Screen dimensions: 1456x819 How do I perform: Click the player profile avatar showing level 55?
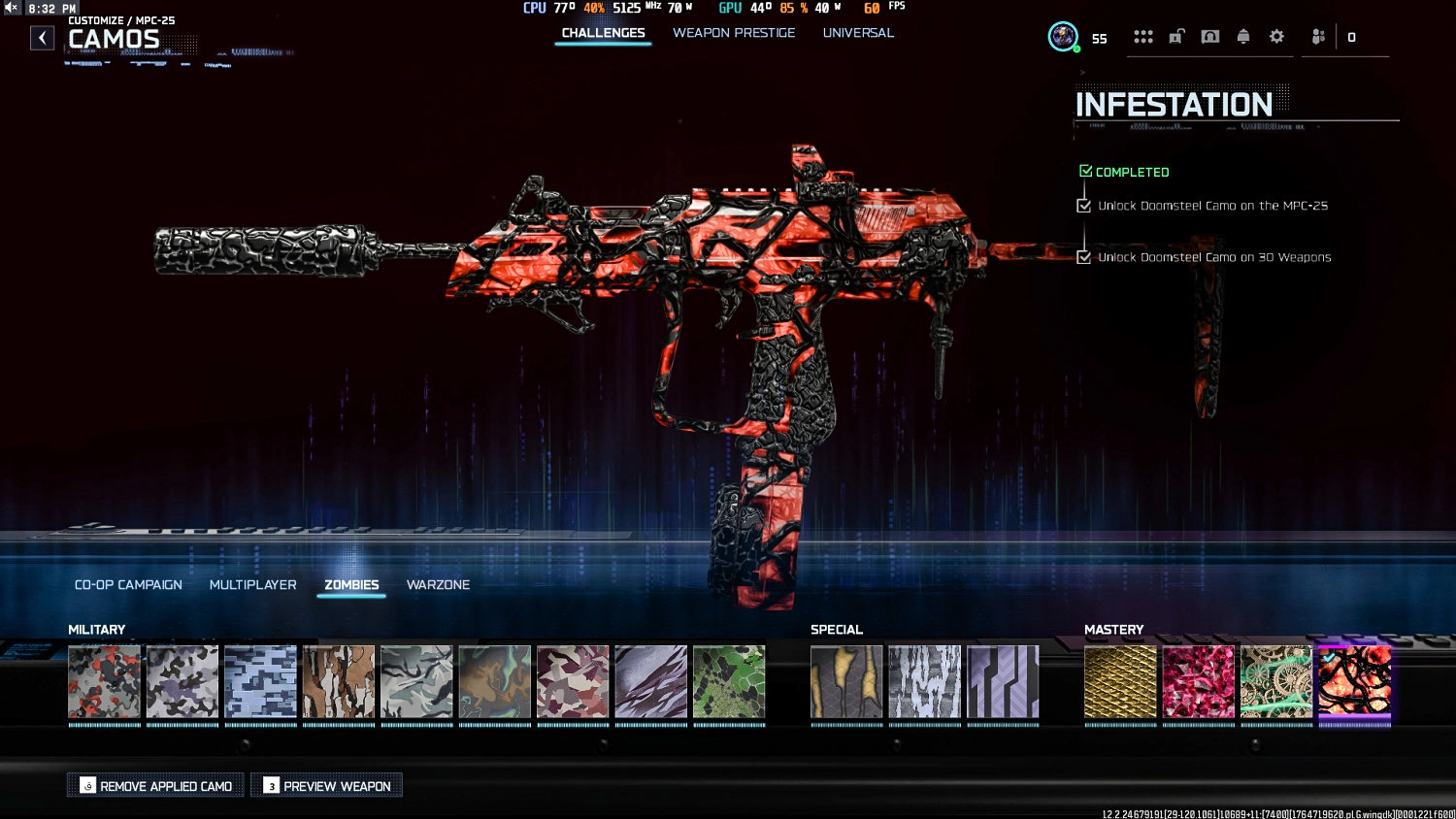pyautogui.click(x=1063, y=37)
